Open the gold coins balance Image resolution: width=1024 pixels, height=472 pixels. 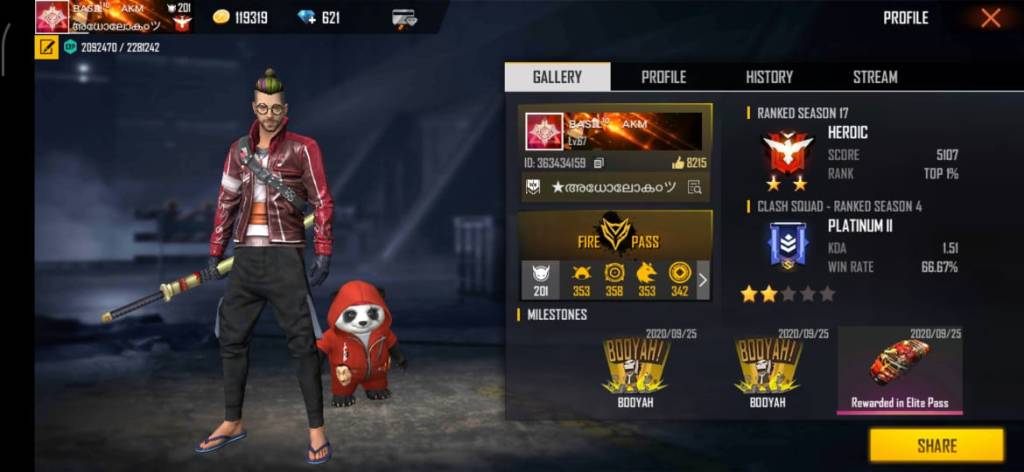(242, 18)
